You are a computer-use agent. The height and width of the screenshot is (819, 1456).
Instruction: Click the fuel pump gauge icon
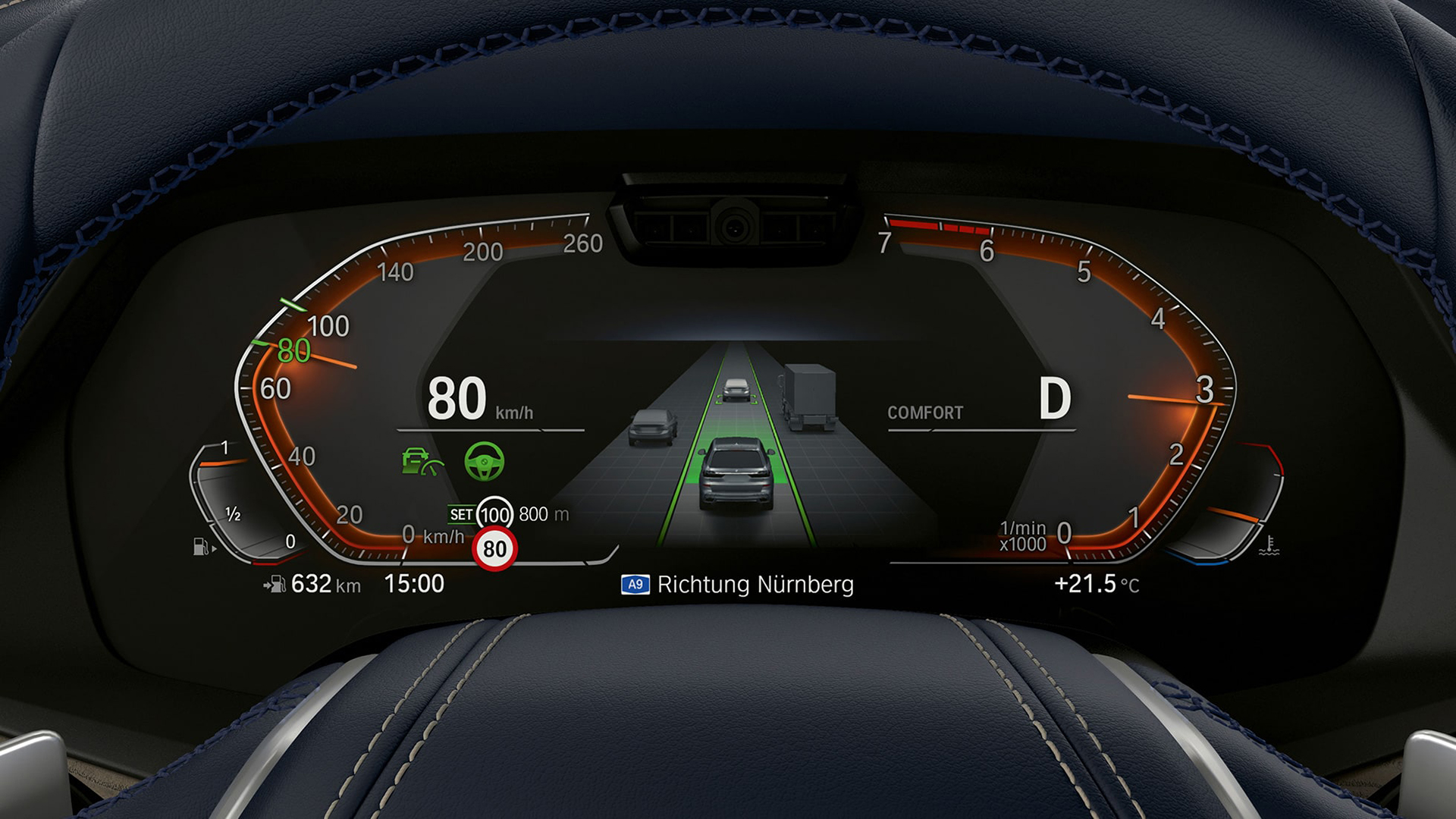click(202, 546)
